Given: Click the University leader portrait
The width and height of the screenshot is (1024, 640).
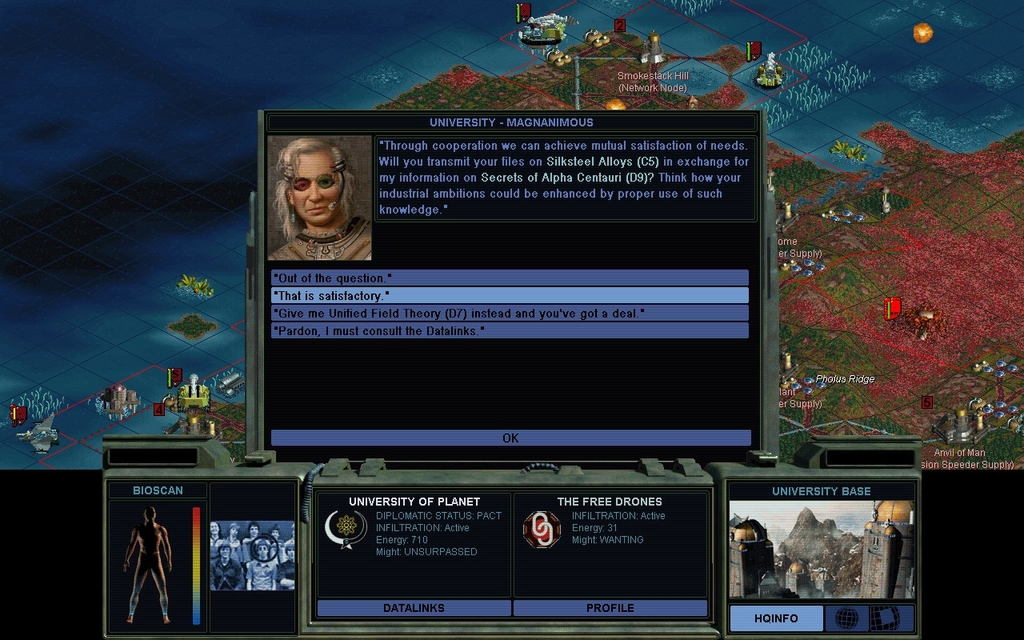Looking at the screenshot, I should [x=320, y=198].
